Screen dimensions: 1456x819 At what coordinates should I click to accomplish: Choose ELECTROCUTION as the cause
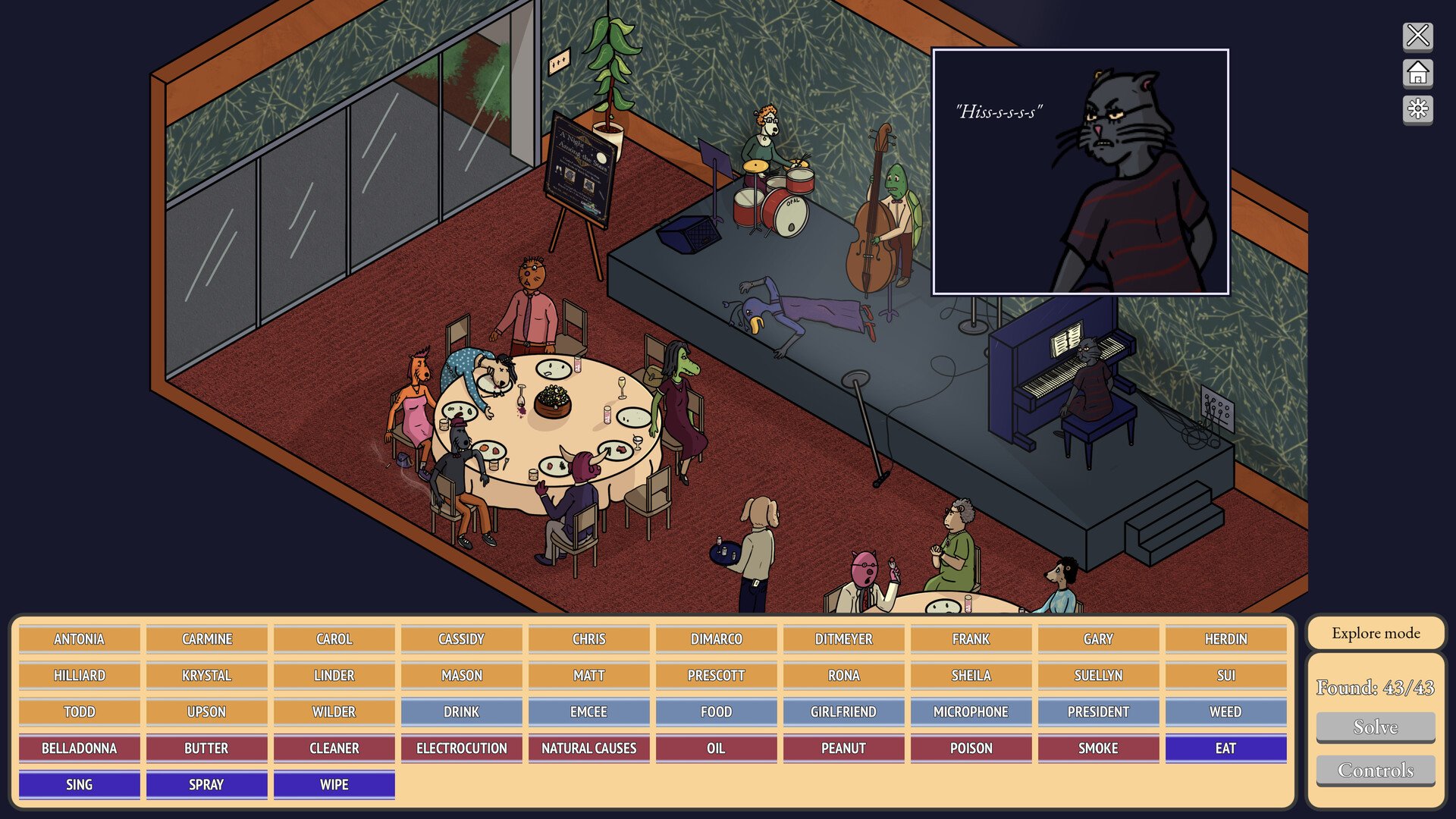(461, 748)
